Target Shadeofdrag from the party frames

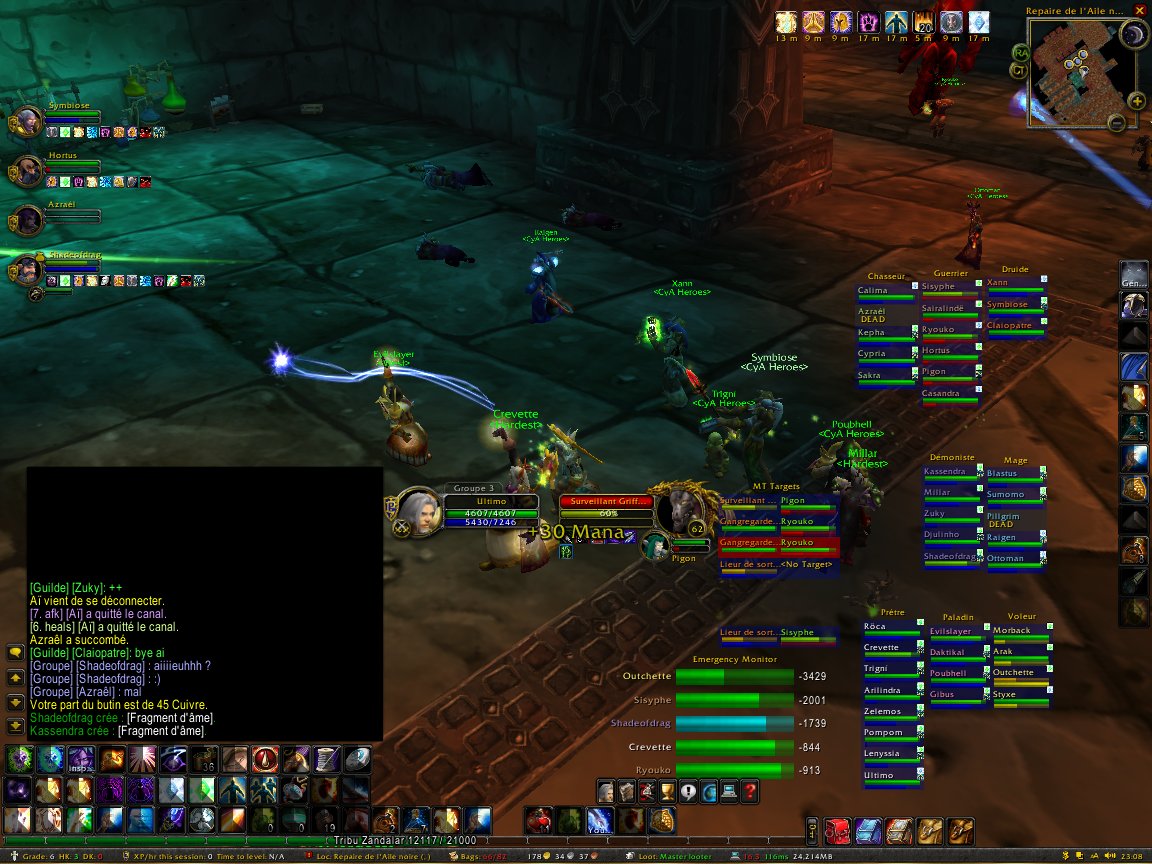[x=27, y=270]
